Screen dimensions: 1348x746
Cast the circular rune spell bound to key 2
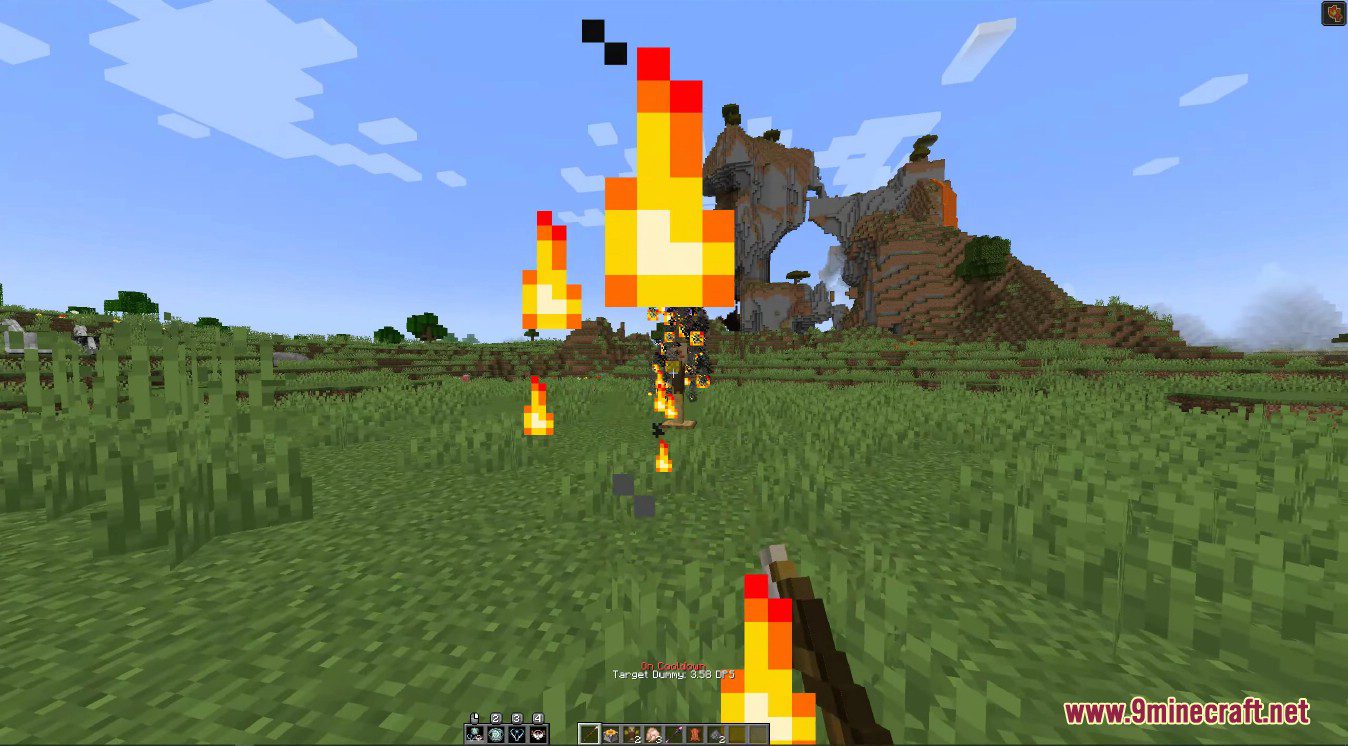494,734
